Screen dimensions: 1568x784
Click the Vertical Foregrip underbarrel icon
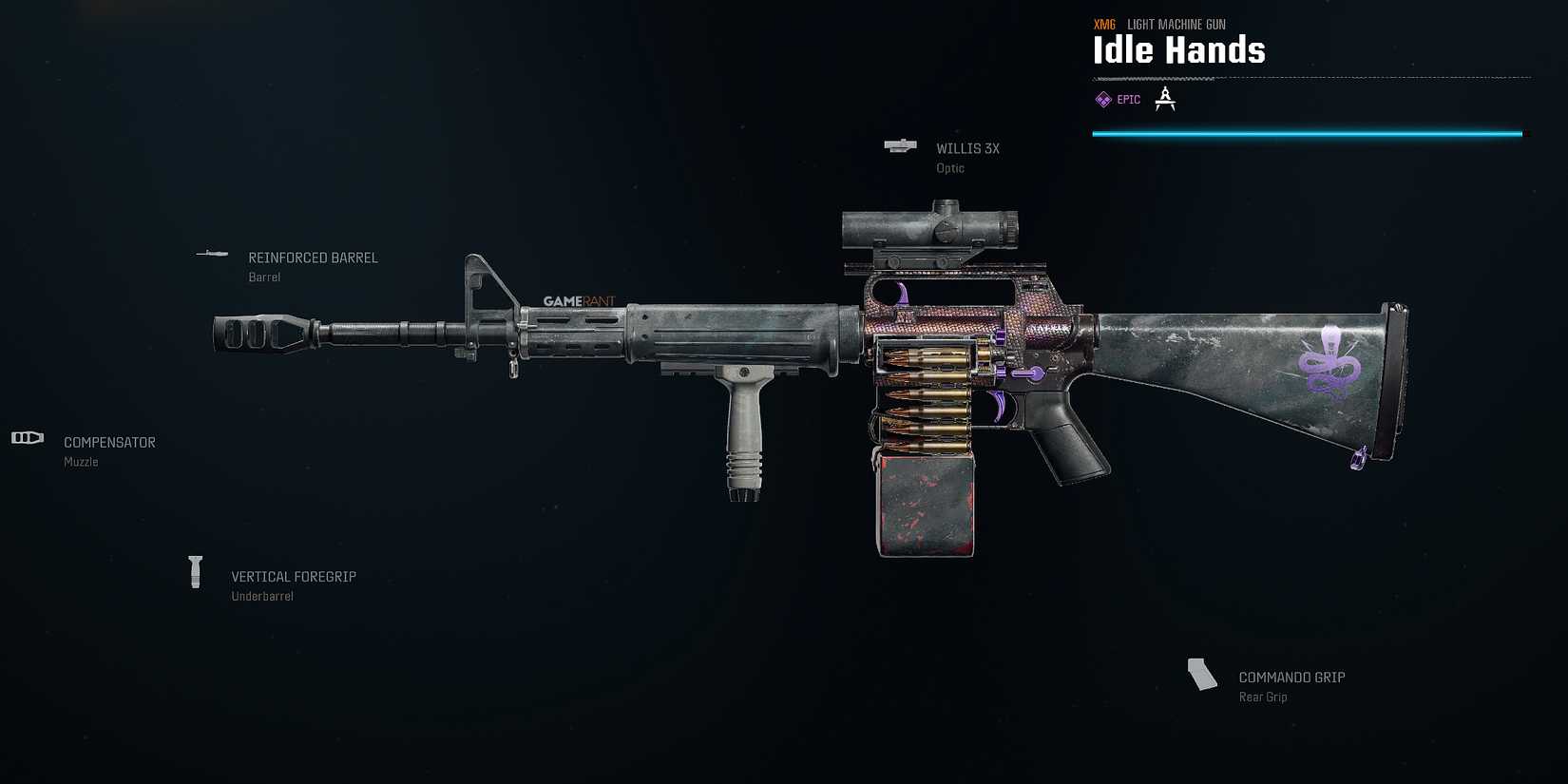(x=196, y=571)
